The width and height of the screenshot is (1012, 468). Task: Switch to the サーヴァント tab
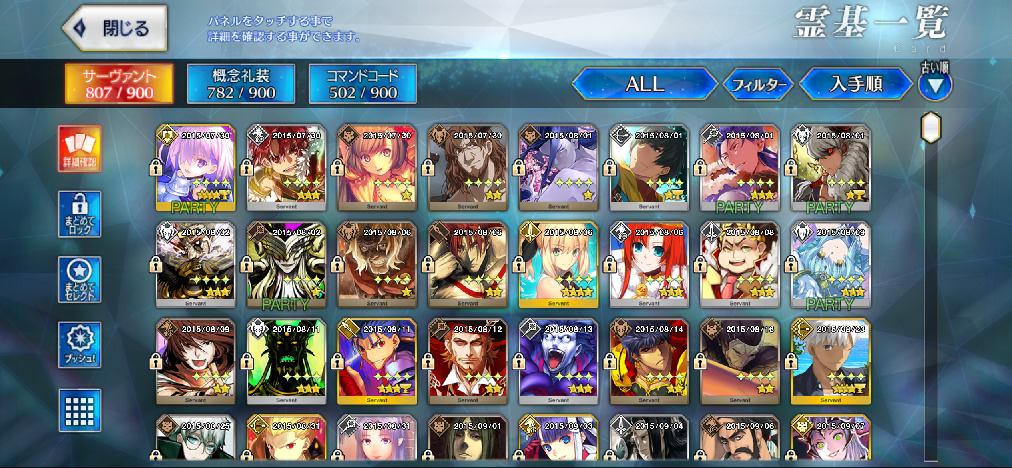point(119,84)
